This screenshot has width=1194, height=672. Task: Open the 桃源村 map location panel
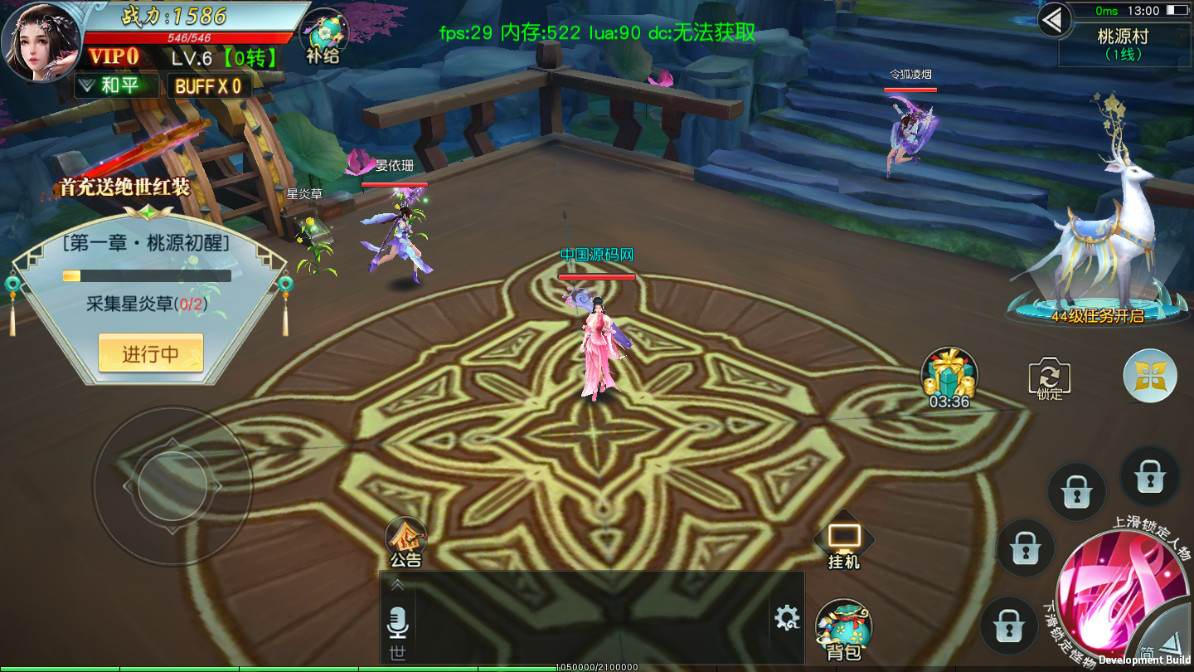point(1123,44)
